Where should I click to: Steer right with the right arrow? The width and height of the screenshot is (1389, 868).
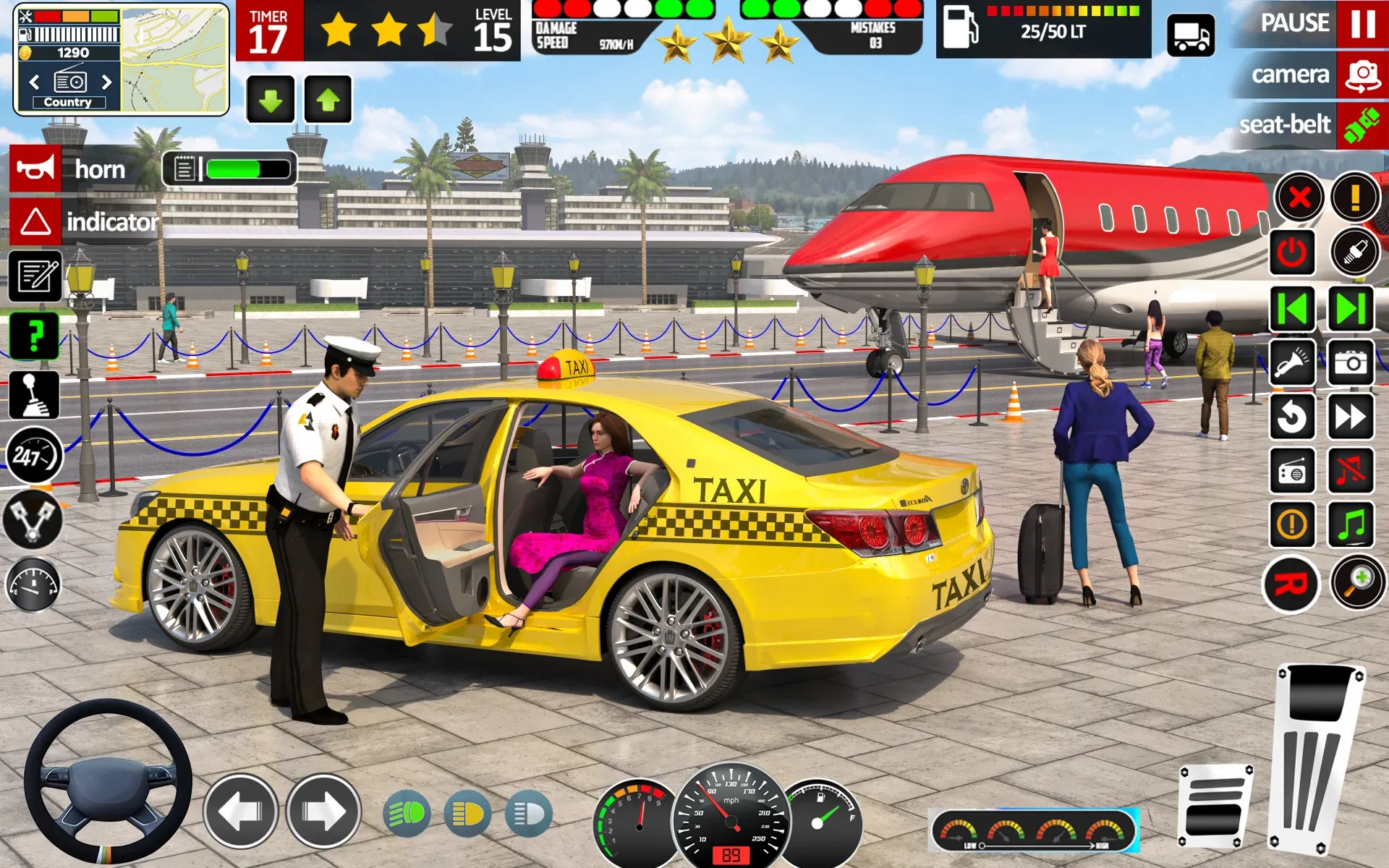(323, 812)
